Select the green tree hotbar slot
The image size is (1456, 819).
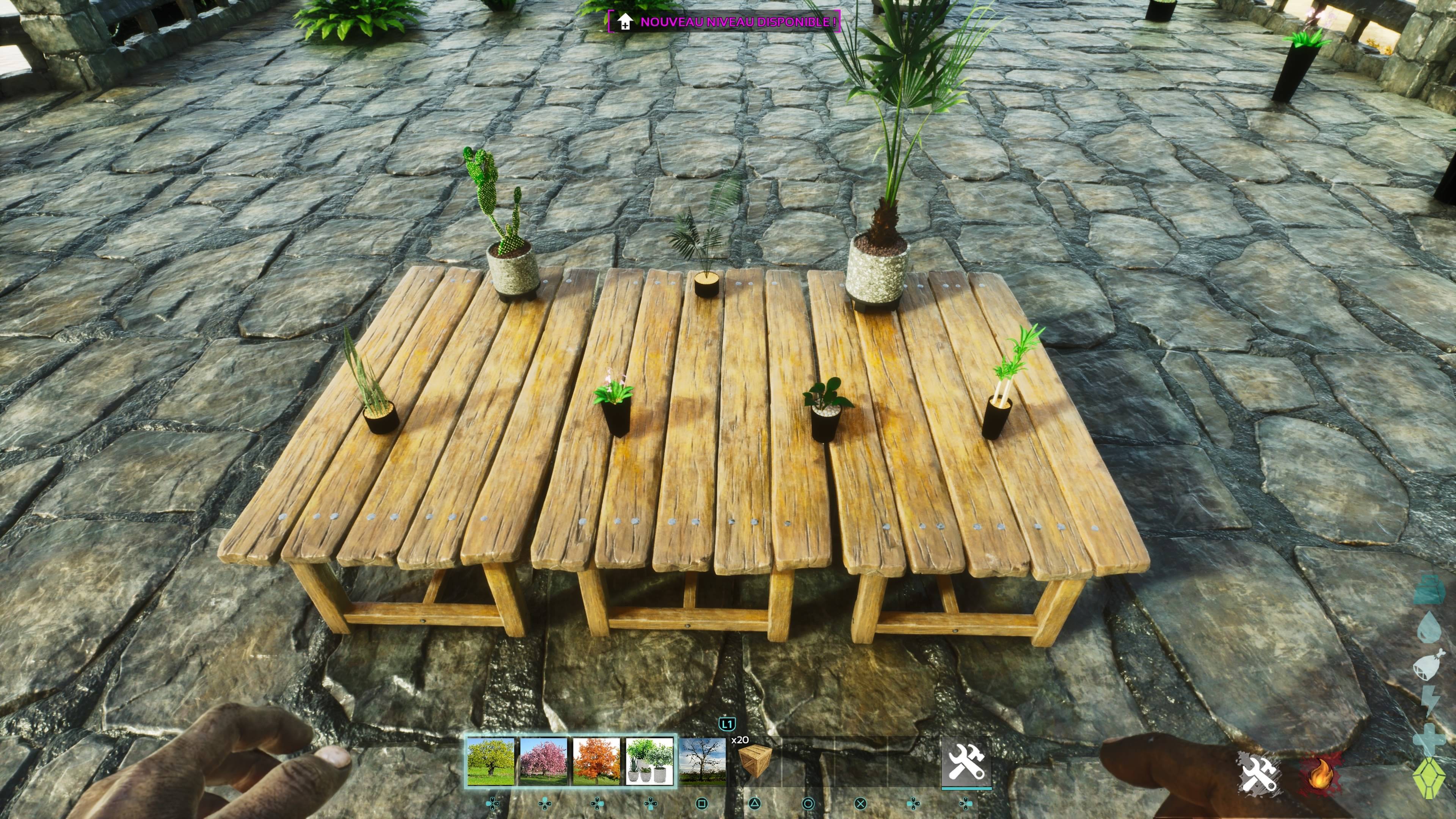[490, 761]
